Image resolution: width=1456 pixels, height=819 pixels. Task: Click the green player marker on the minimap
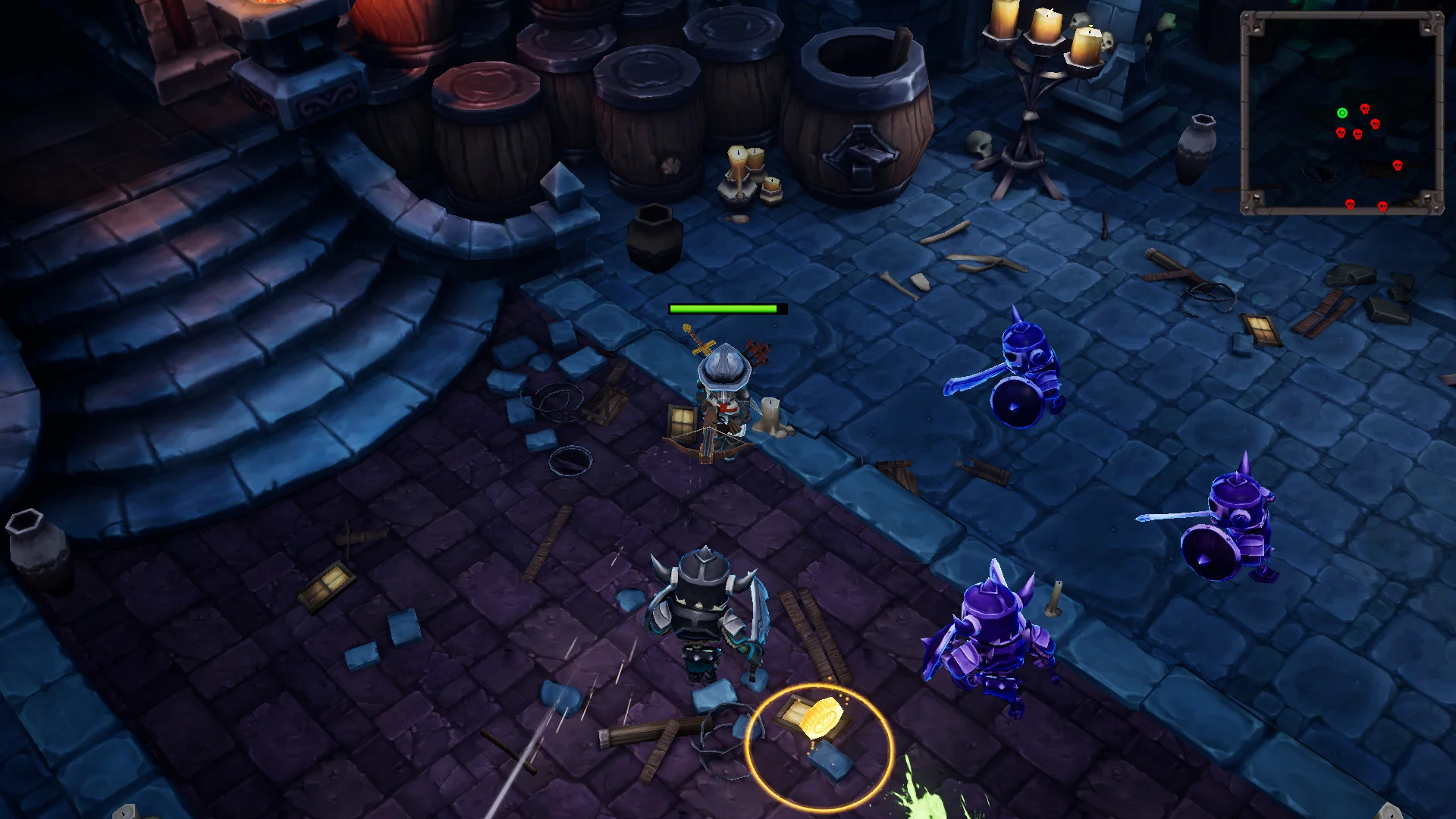click(x=1344, y=112)
